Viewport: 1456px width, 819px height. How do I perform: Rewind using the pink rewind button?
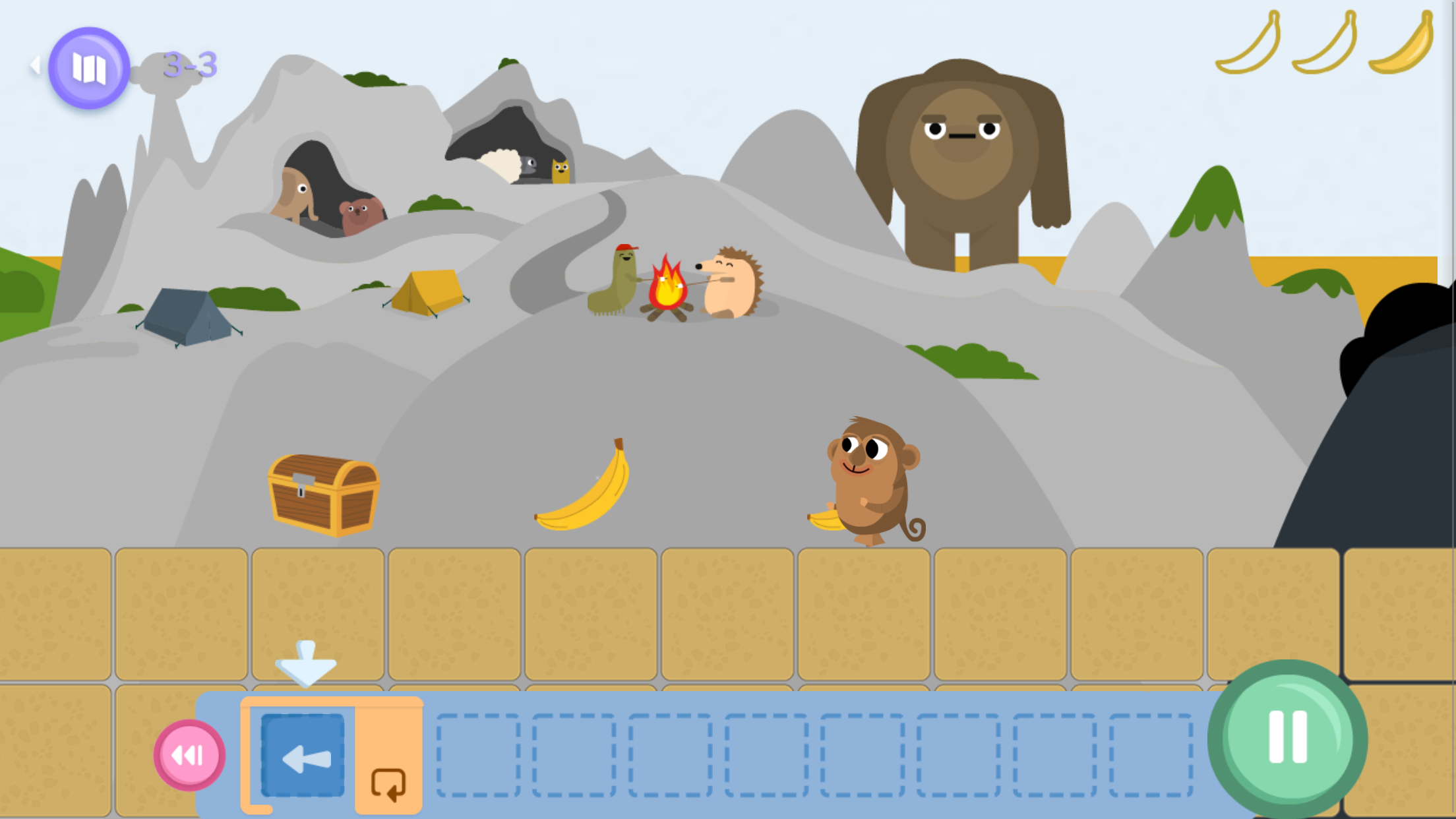click(189, 755)
